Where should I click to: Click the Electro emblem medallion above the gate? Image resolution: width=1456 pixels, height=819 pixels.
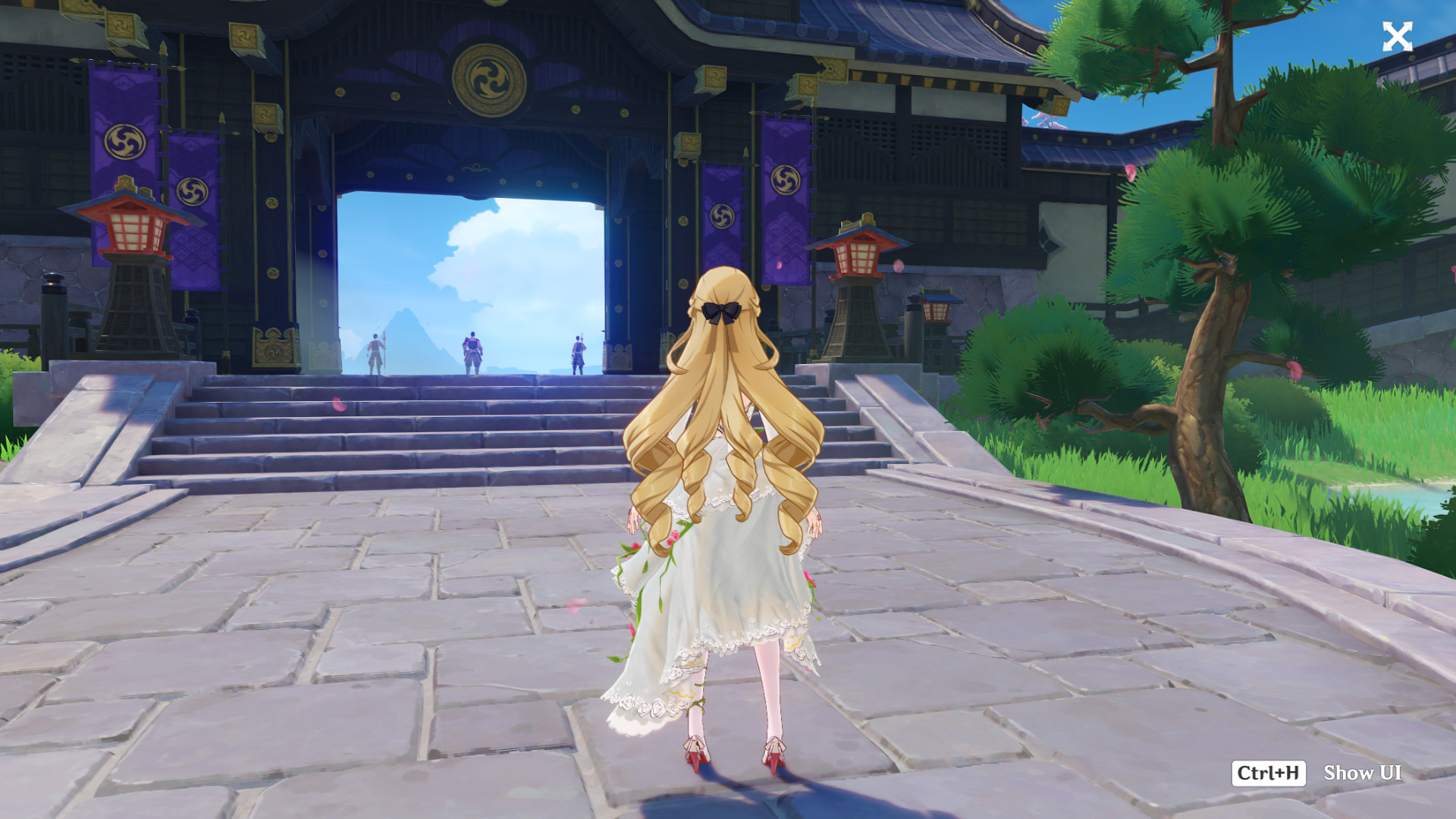[x=489, y=78]
